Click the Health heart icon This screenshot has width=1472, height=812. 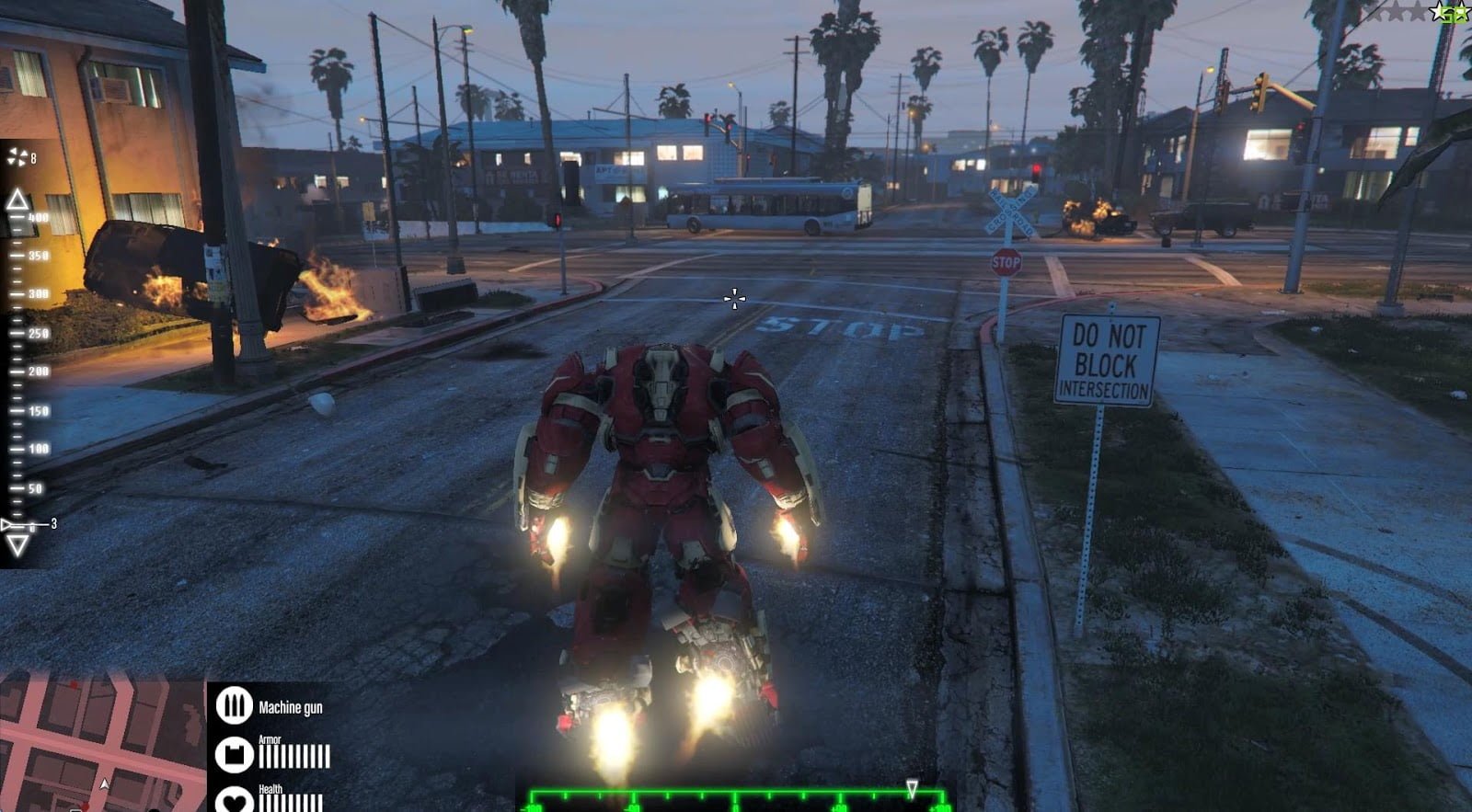[236, 802]
